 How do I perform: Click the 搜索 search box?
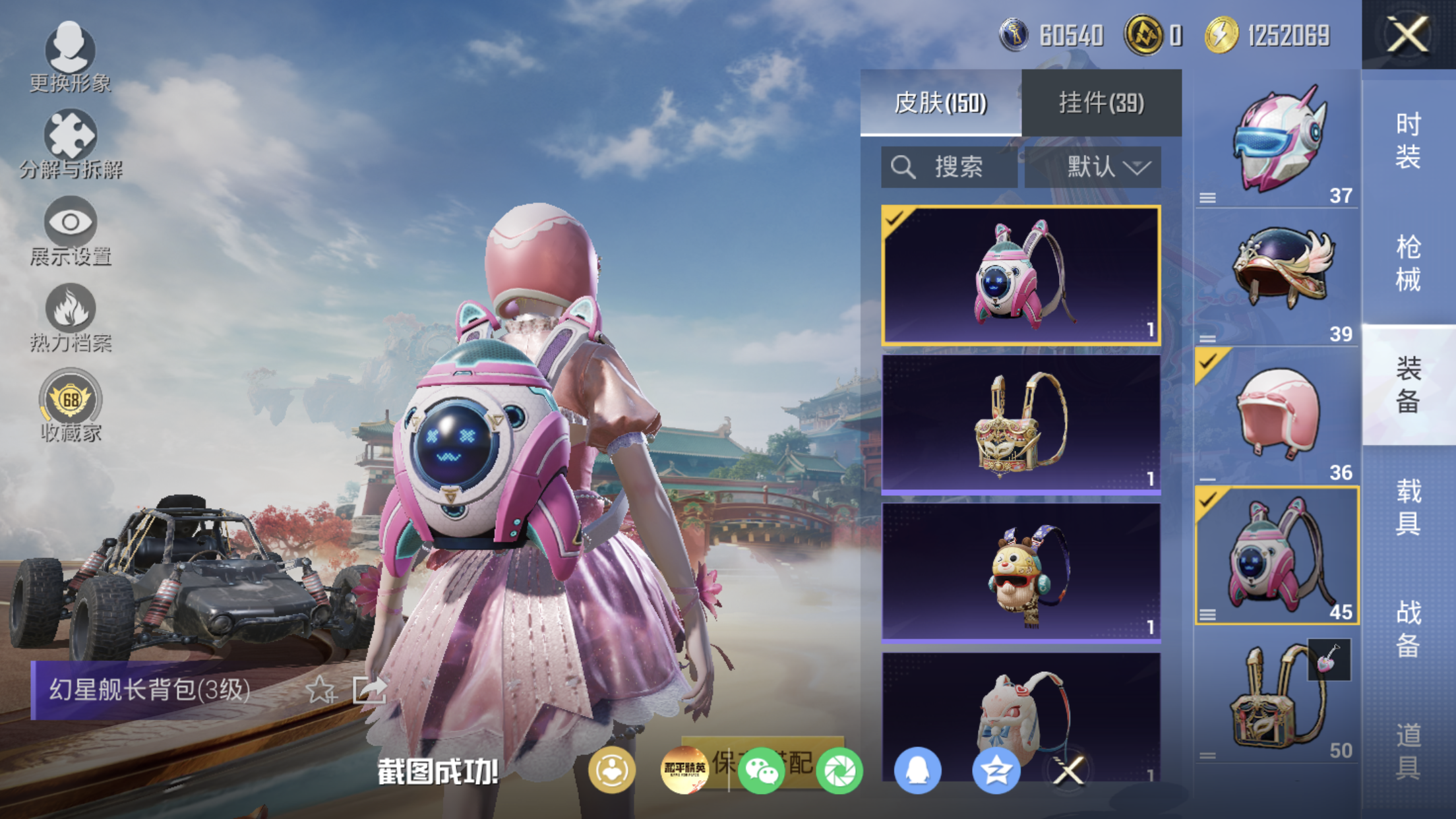[x=948, y=167]
